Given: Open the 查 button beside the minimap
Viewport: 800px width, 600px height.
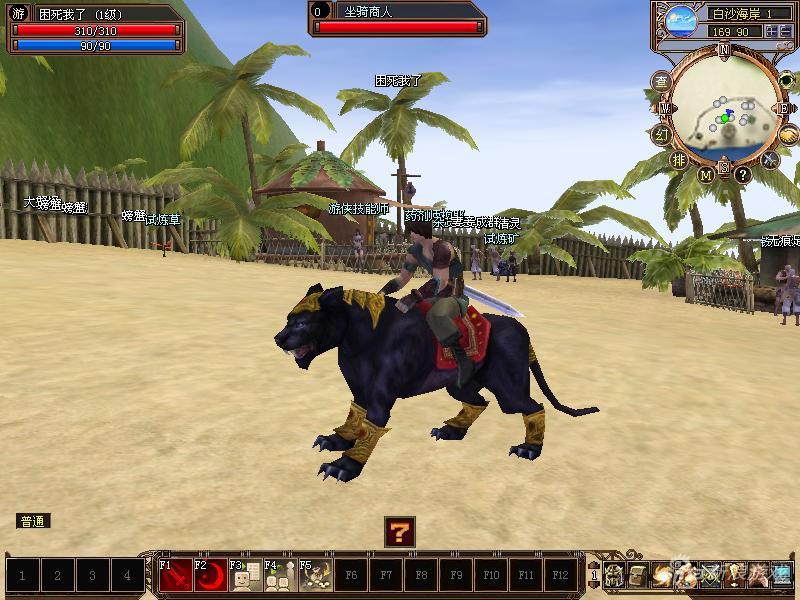Looking at the screenshot, I should pos(661,81).
